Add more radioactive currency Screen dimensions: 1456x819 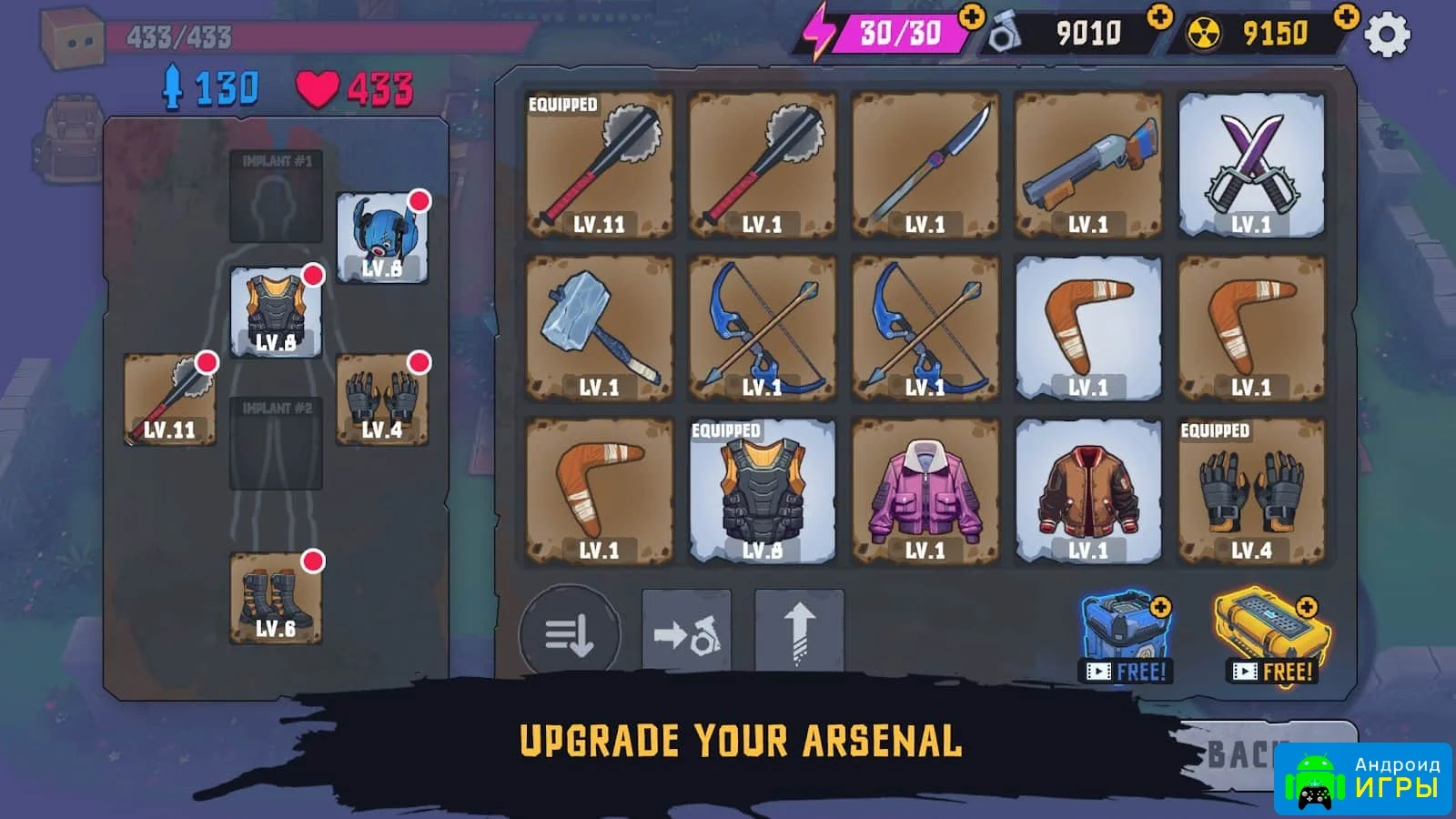[x=1346, y=17]
